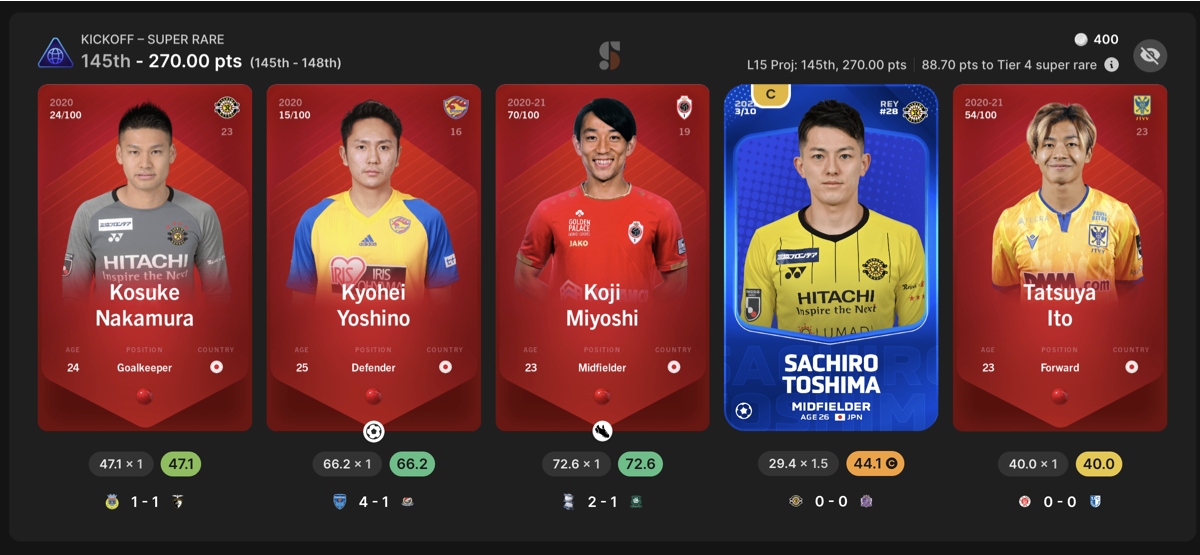
Task: Select the Kosuke Nakamura goalkeeper card
Action: [145, 257]
